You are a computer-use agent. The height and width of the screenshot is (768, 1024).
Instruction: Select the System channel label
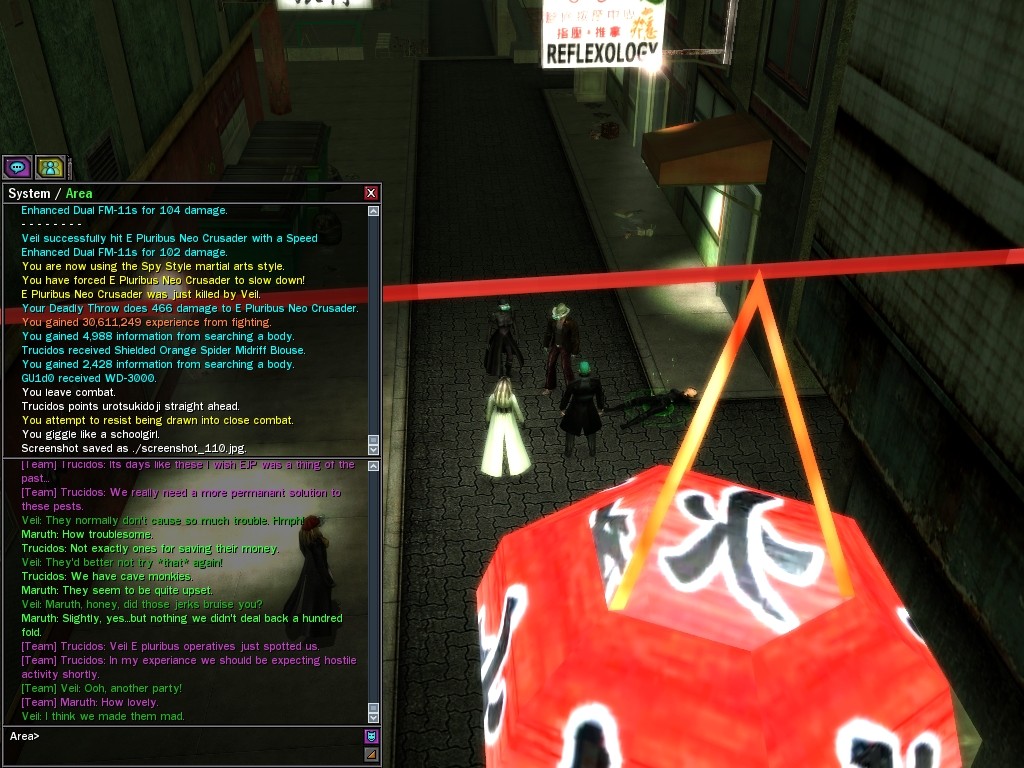[28, 194]
